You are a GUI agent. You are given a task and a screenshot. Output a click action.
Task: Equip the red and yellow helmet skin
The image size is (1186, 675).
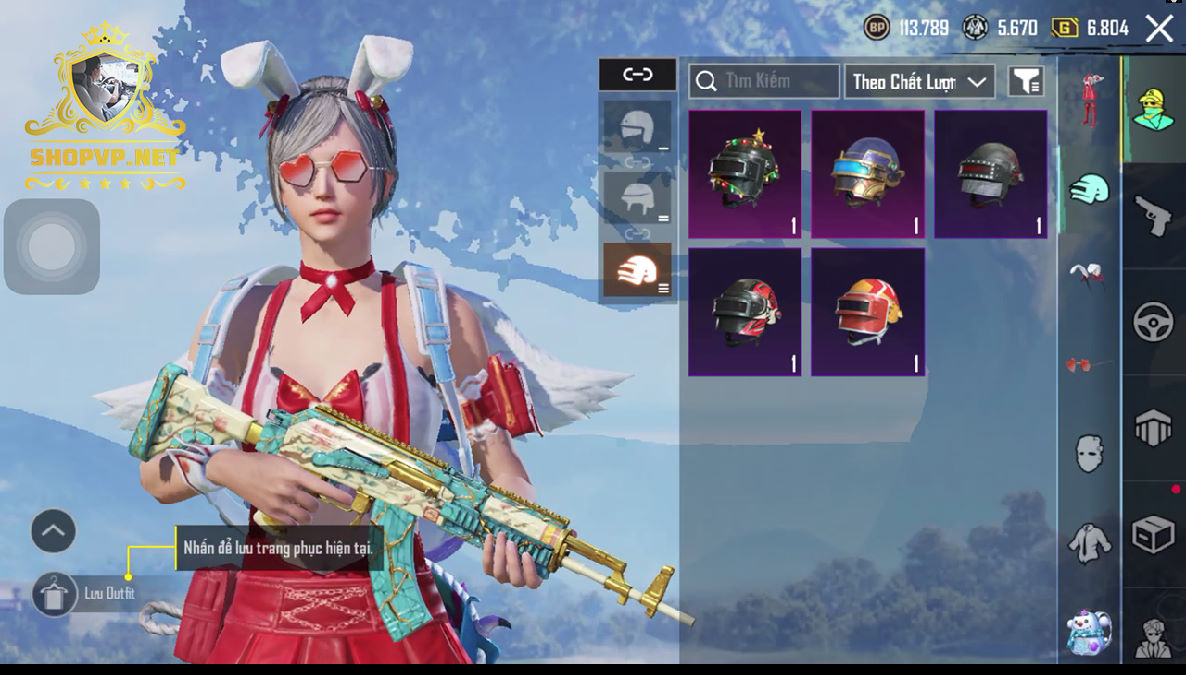(x=867, y=312)
